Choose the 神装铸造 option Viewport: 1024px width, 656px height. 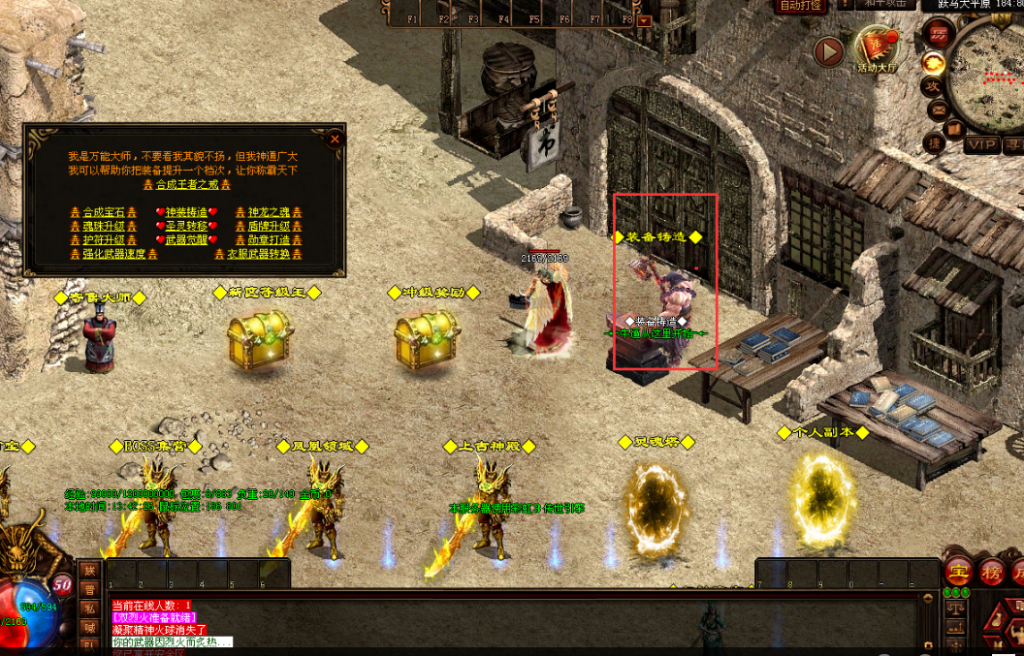187,212
